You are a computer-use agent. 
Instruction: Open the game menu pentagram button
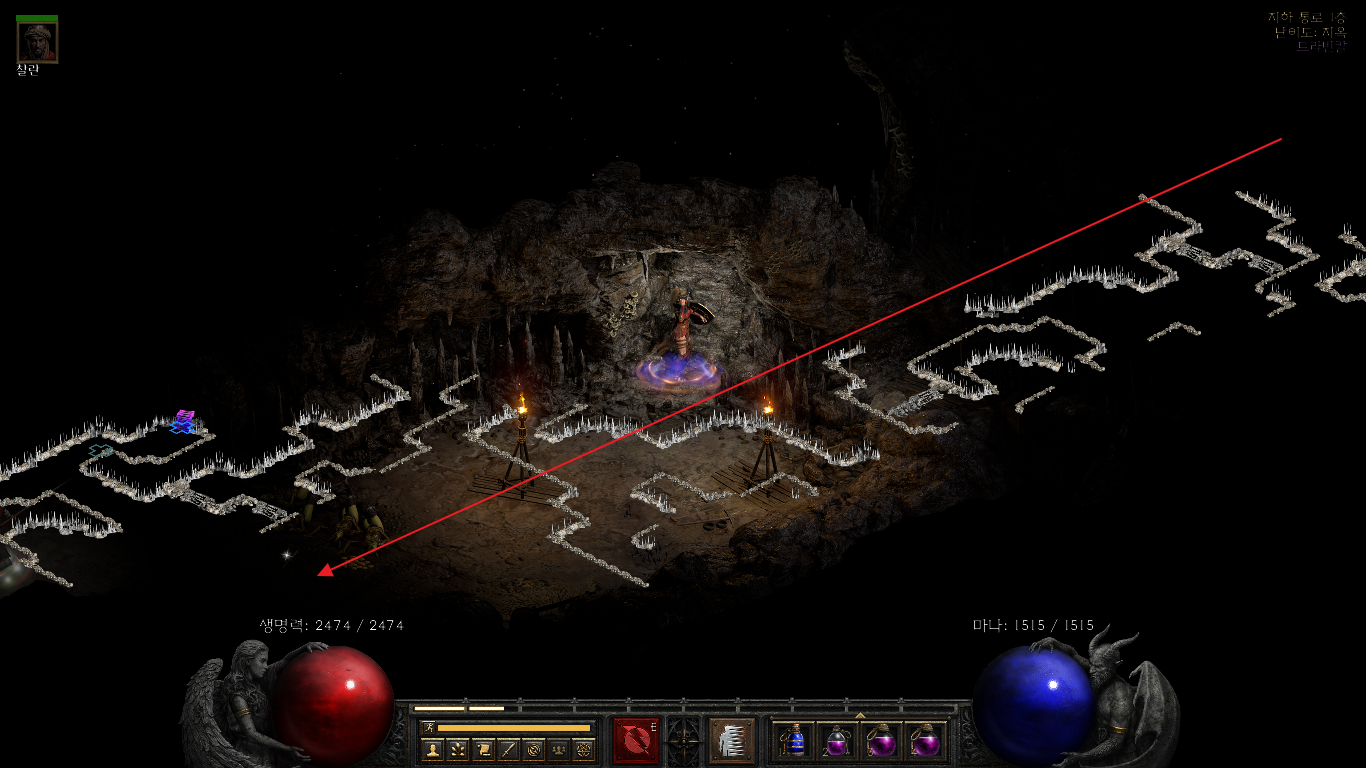point(583,749)
